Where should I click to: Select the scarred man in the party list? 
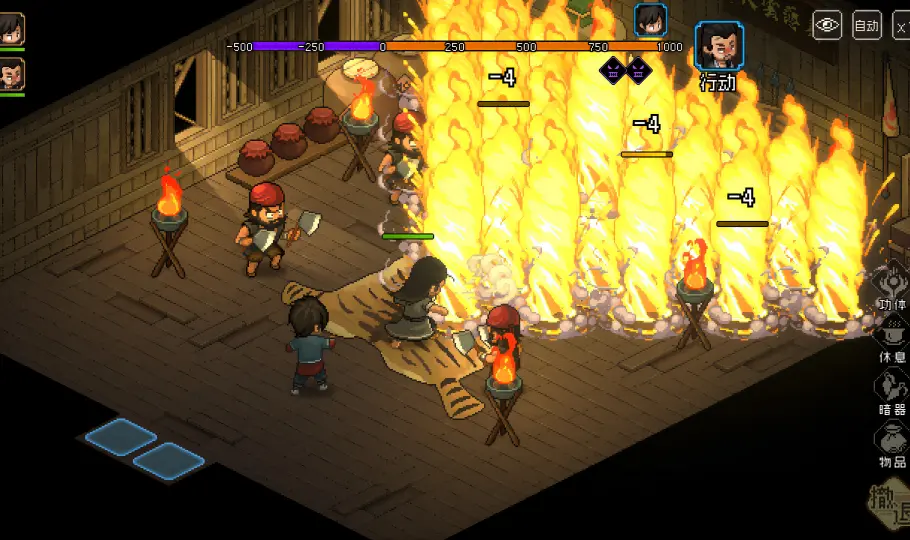click(x=11, y=74)
